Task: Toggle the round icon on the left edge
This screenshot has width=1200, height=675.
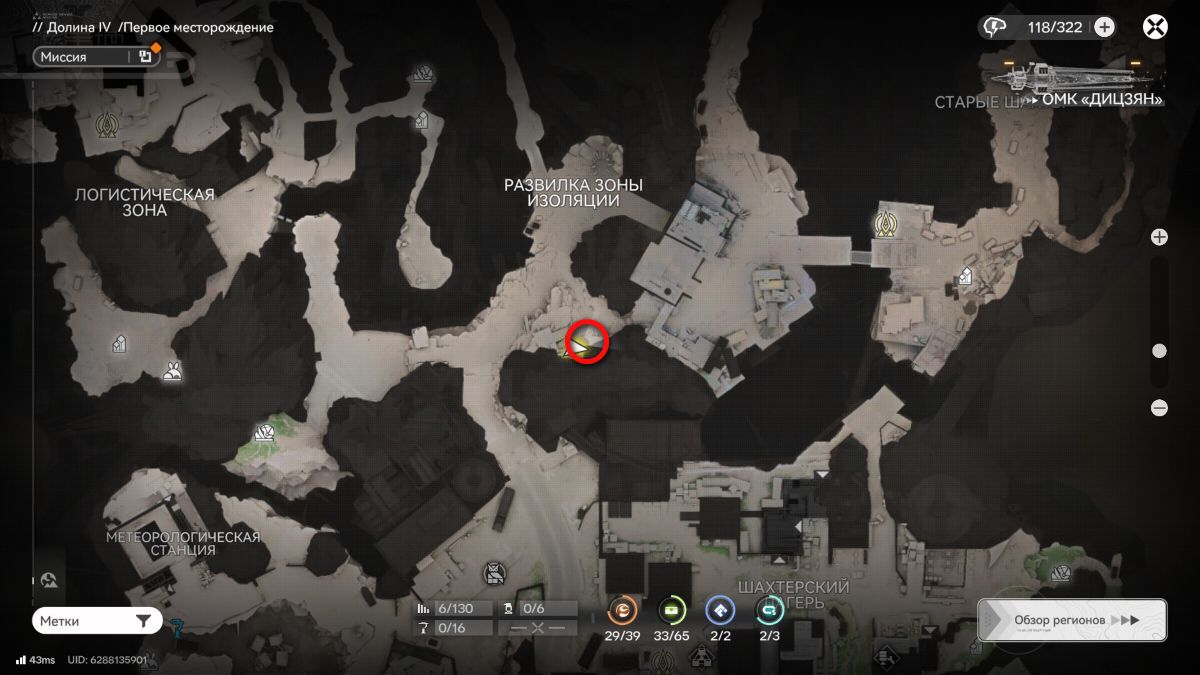Action: tap(50, 581)
